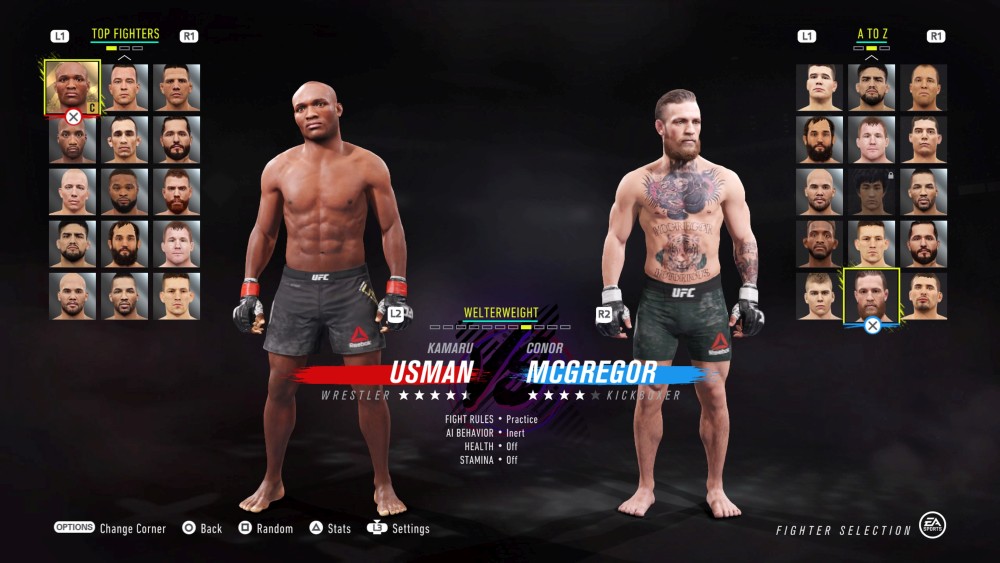Select Conor McGregor's highlighted portrait tile
The width and height of the screenshot is (1000, 563).
[x=871, y=294]
